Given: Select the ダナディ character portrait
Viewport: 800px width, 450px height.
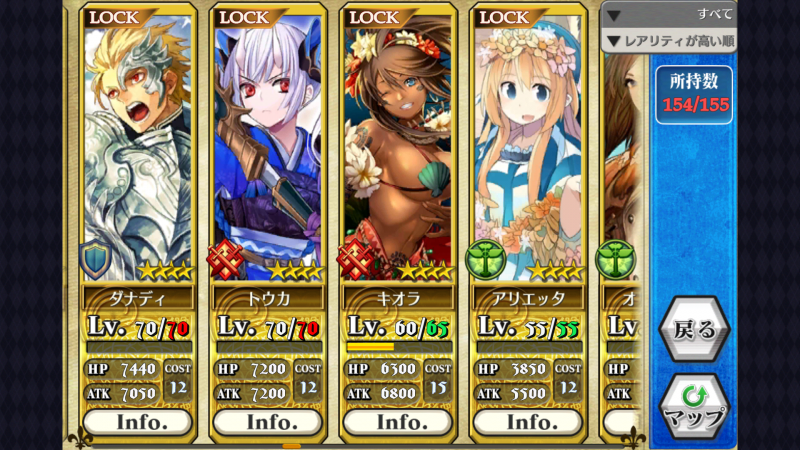Looking at the screenshot, I should [138, 150].
